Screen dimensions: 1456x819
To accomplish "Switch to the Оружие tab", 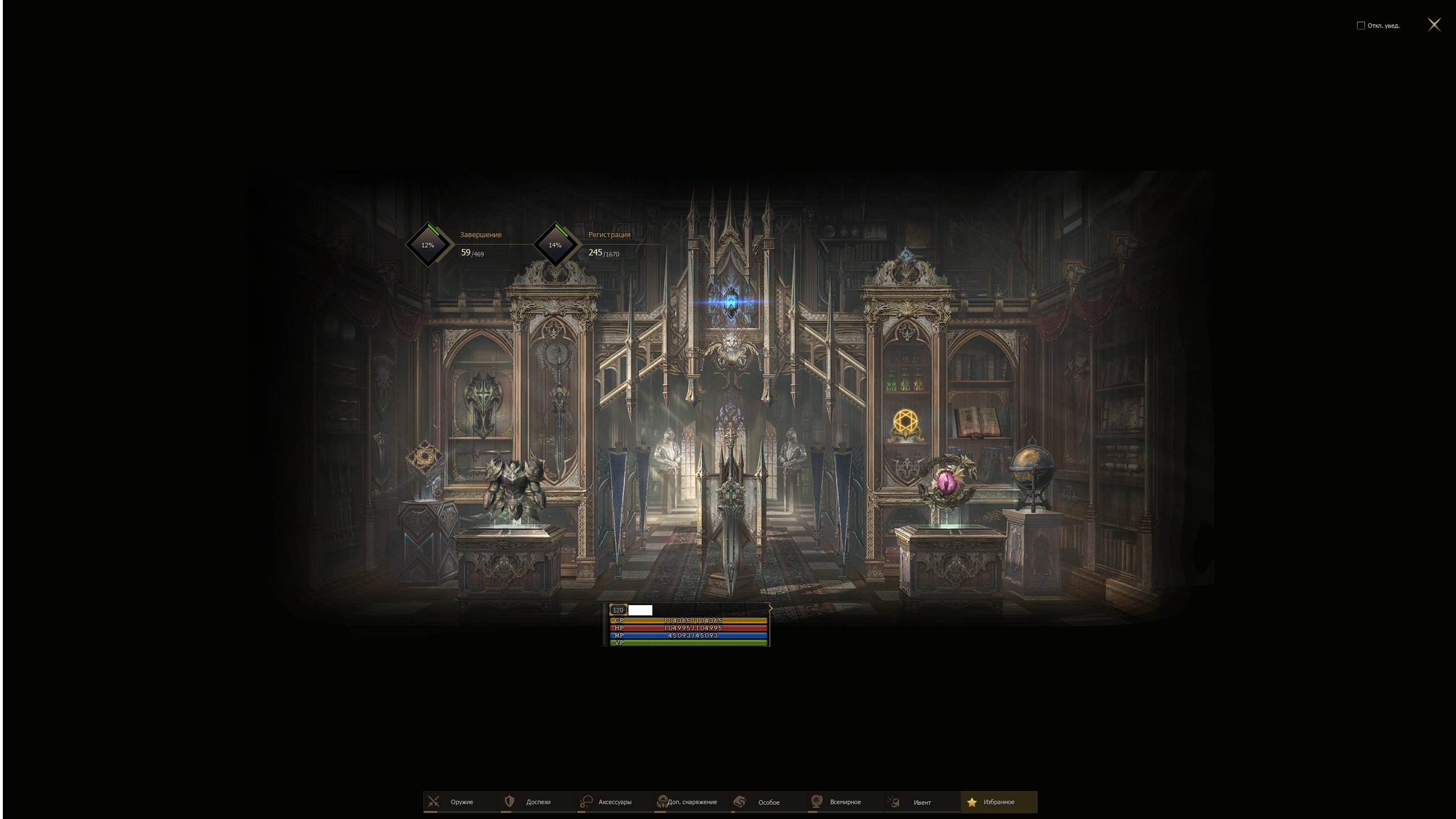I will (x=461, y=802).
